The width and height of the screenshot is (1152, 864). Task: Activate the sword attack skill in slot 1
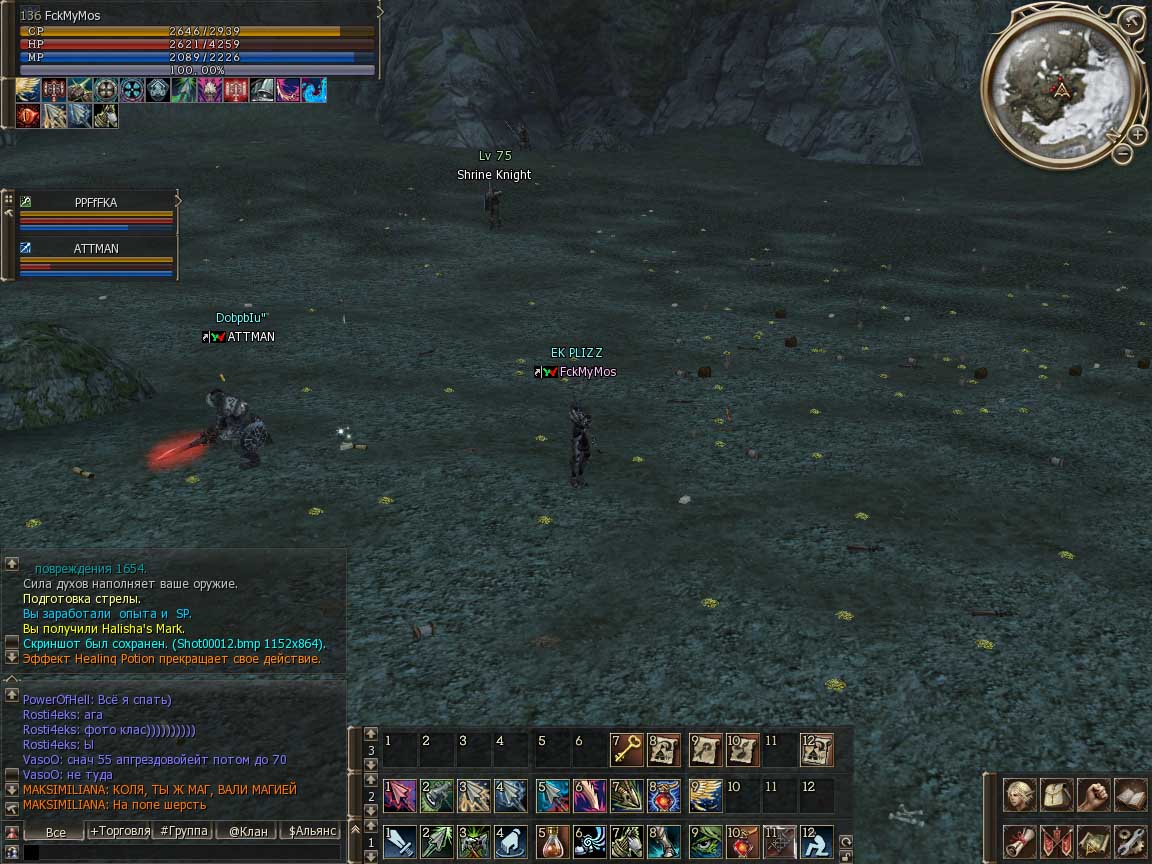pos(399,840)
